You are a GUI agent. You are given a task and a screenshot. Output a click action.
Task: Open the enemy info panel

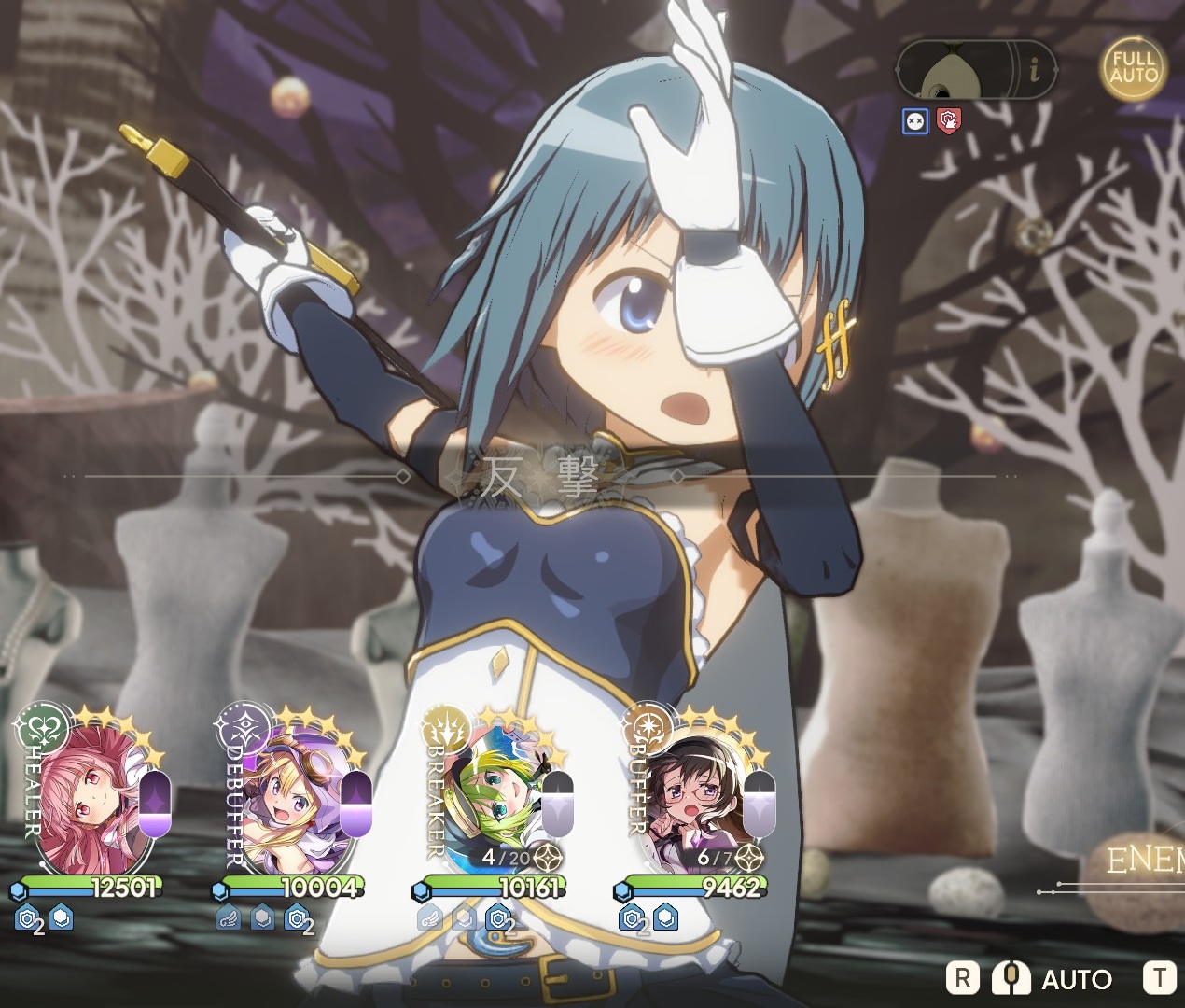point(1035,69)
